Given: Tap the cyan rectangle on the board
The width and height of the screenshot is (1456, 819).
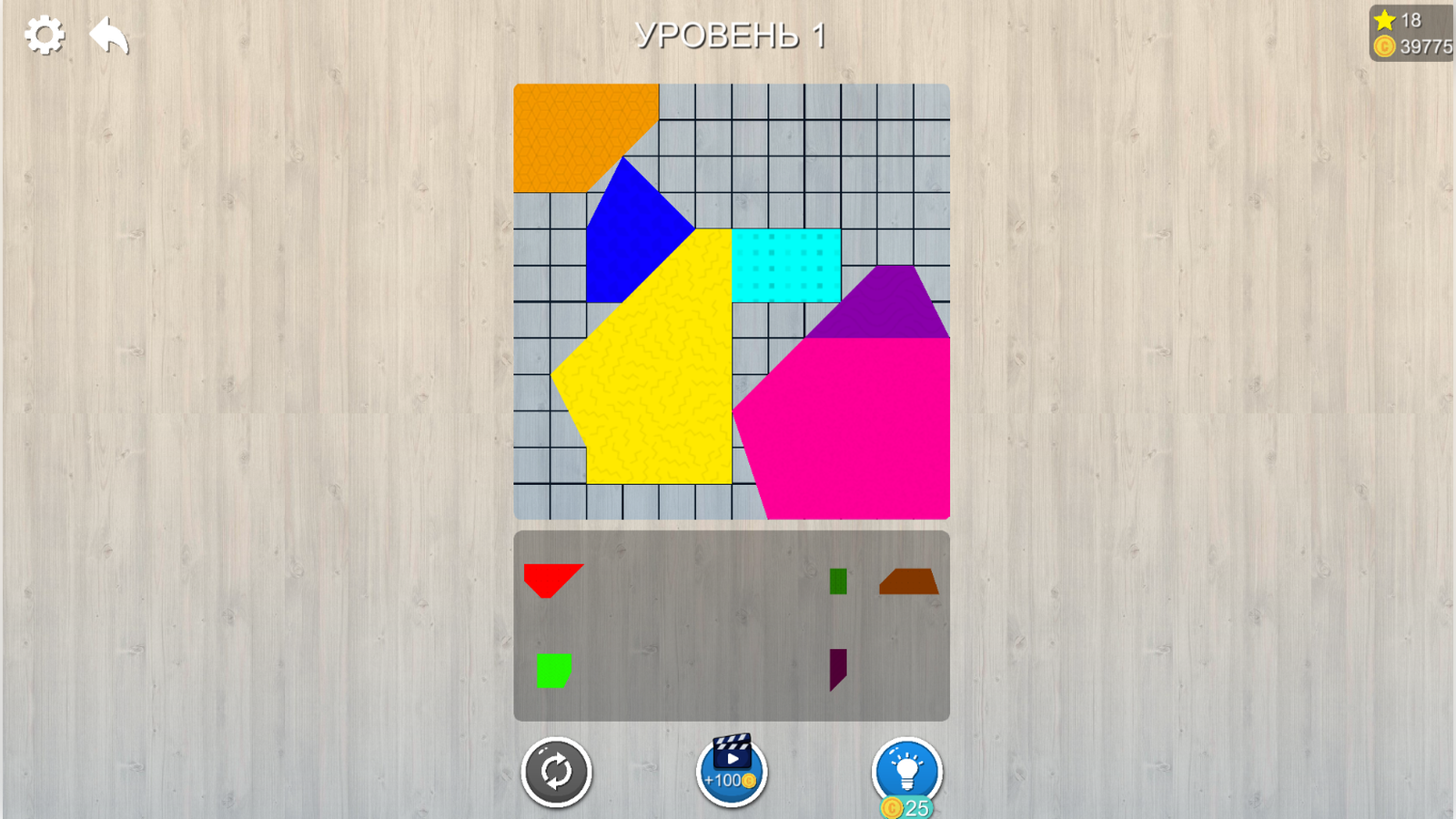Looking at the screenshot, I should (784, 266).
